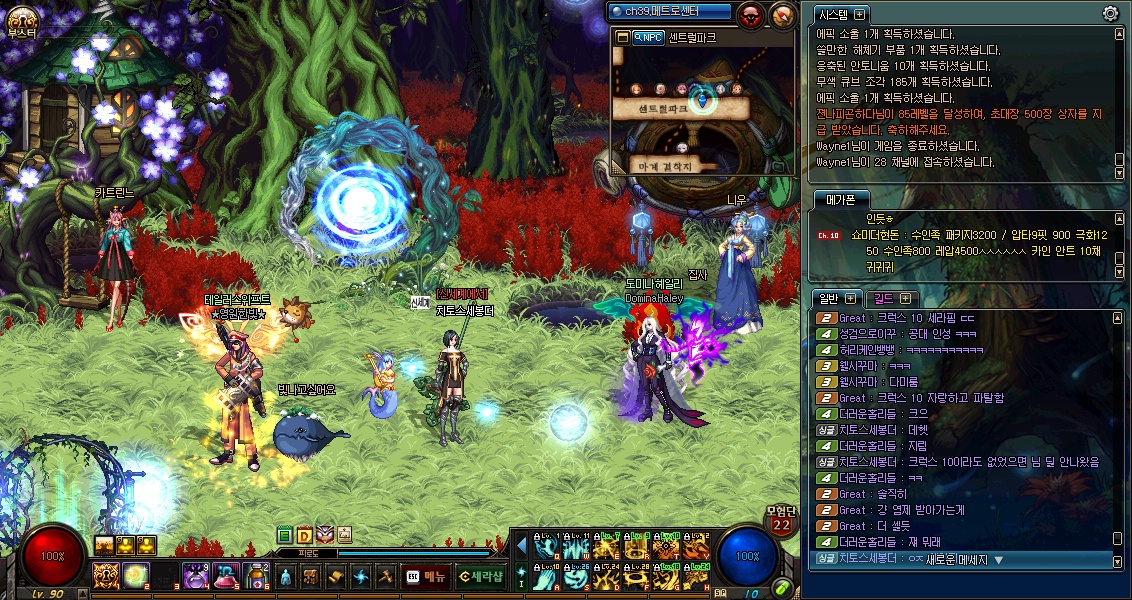Open the compass icon beside the minimap

tap(781, 13)
